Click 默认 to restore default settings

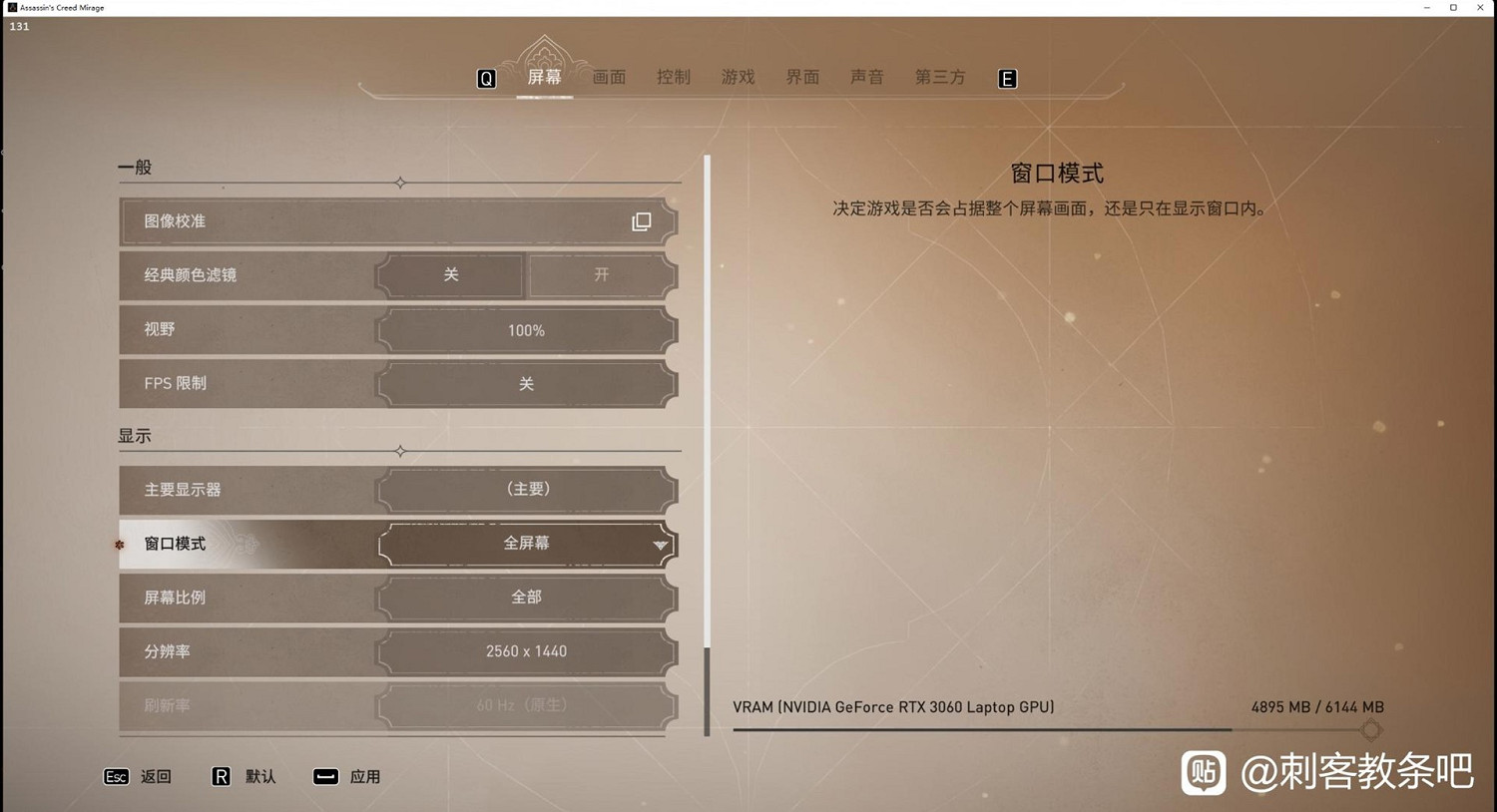pos(260,776)
